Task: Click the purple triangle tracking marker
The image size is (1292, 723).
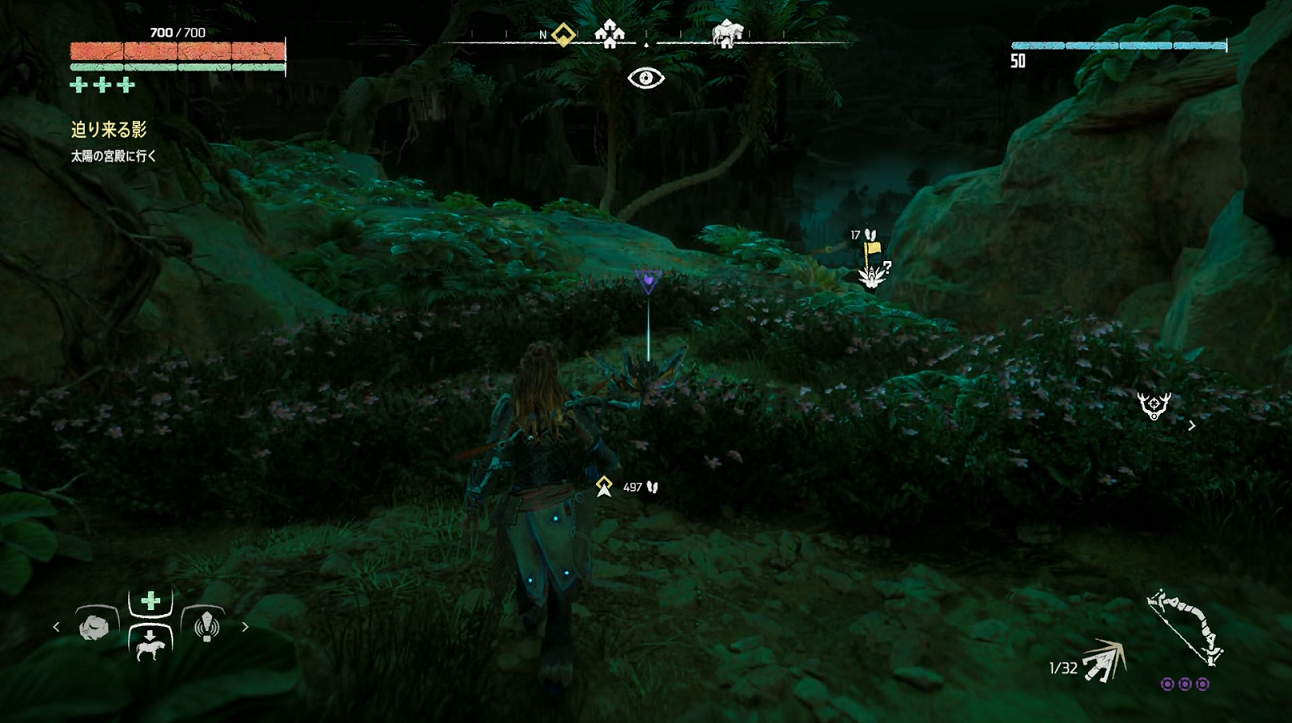Action: tap(648, 282)
